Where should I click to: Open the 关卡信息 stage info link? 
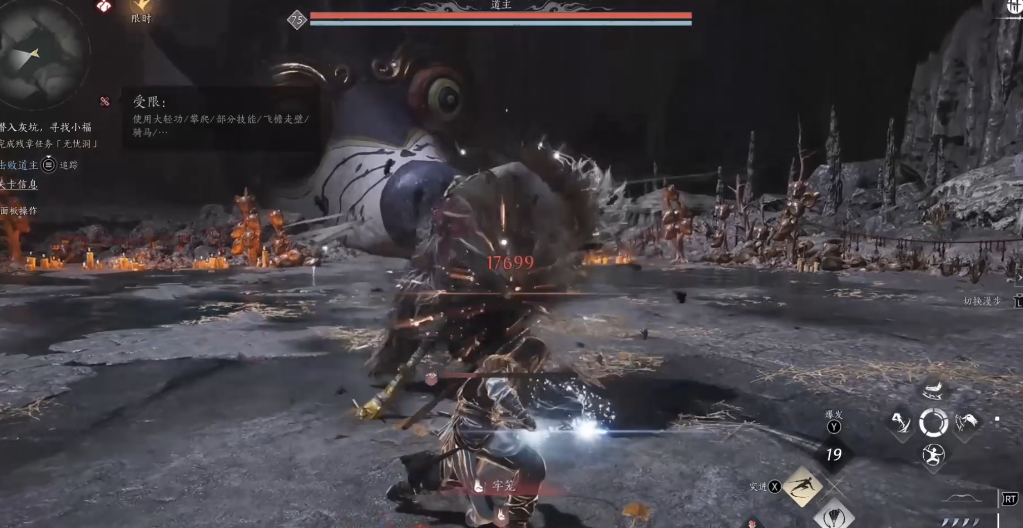[18, 185]
